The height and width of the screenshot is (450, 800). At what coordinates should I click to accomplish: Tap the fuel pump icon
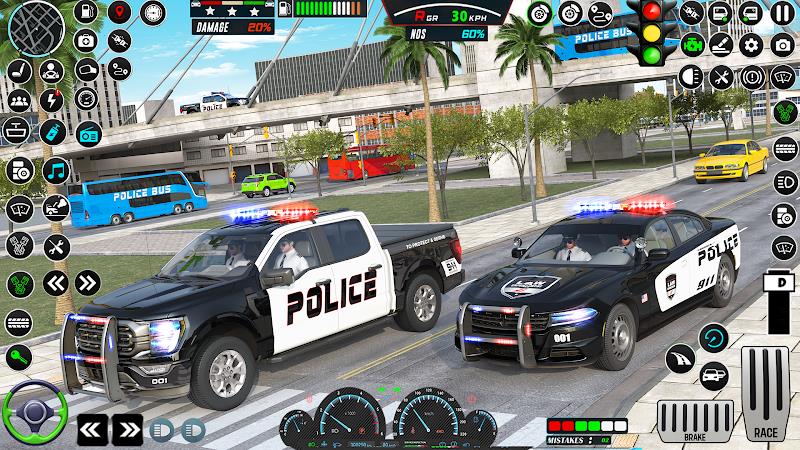86,13
